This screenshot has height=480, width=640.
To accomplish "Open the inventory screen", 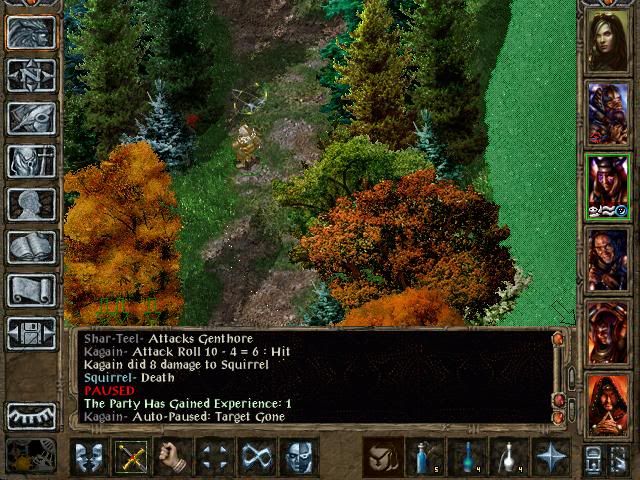I will point(31,161).
